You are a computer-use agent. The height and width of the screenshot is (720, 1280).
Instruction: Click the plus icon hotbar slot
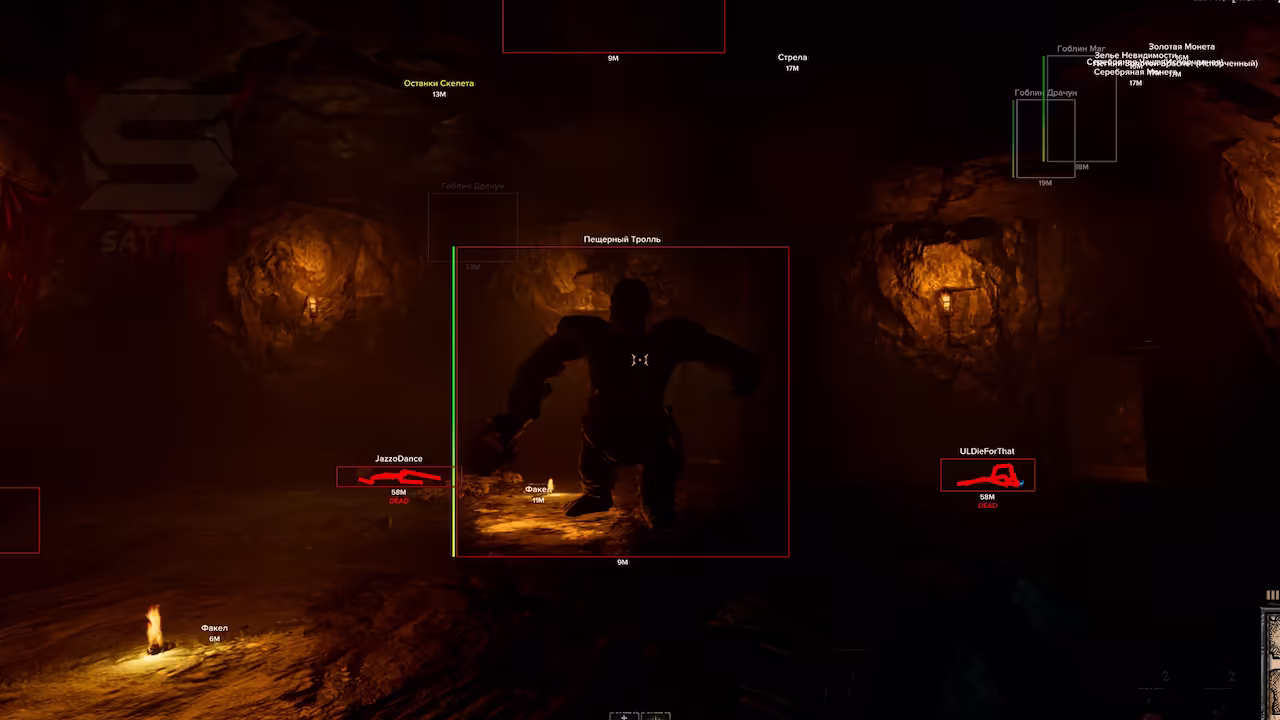[x=623, y=716]
